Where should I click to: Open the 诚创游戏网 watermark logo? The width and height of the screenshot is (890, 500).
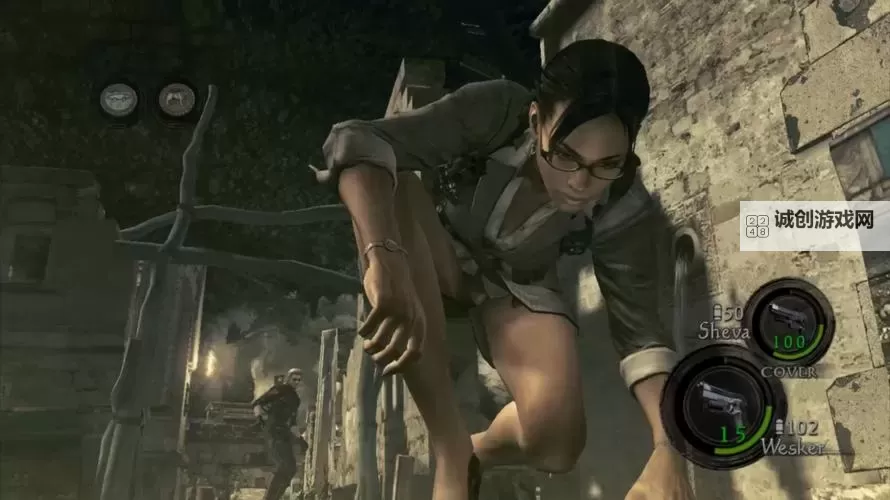(x=813, y=224)
